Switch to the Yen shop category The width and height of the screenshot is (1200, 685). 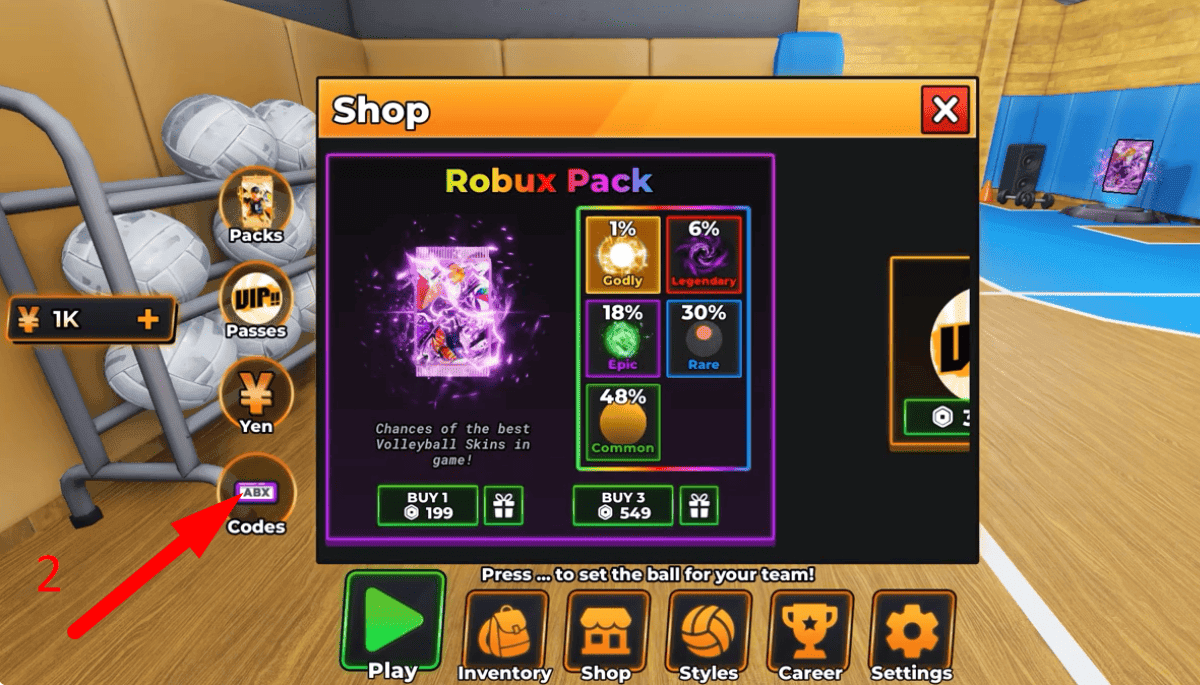tap(256, 395)
